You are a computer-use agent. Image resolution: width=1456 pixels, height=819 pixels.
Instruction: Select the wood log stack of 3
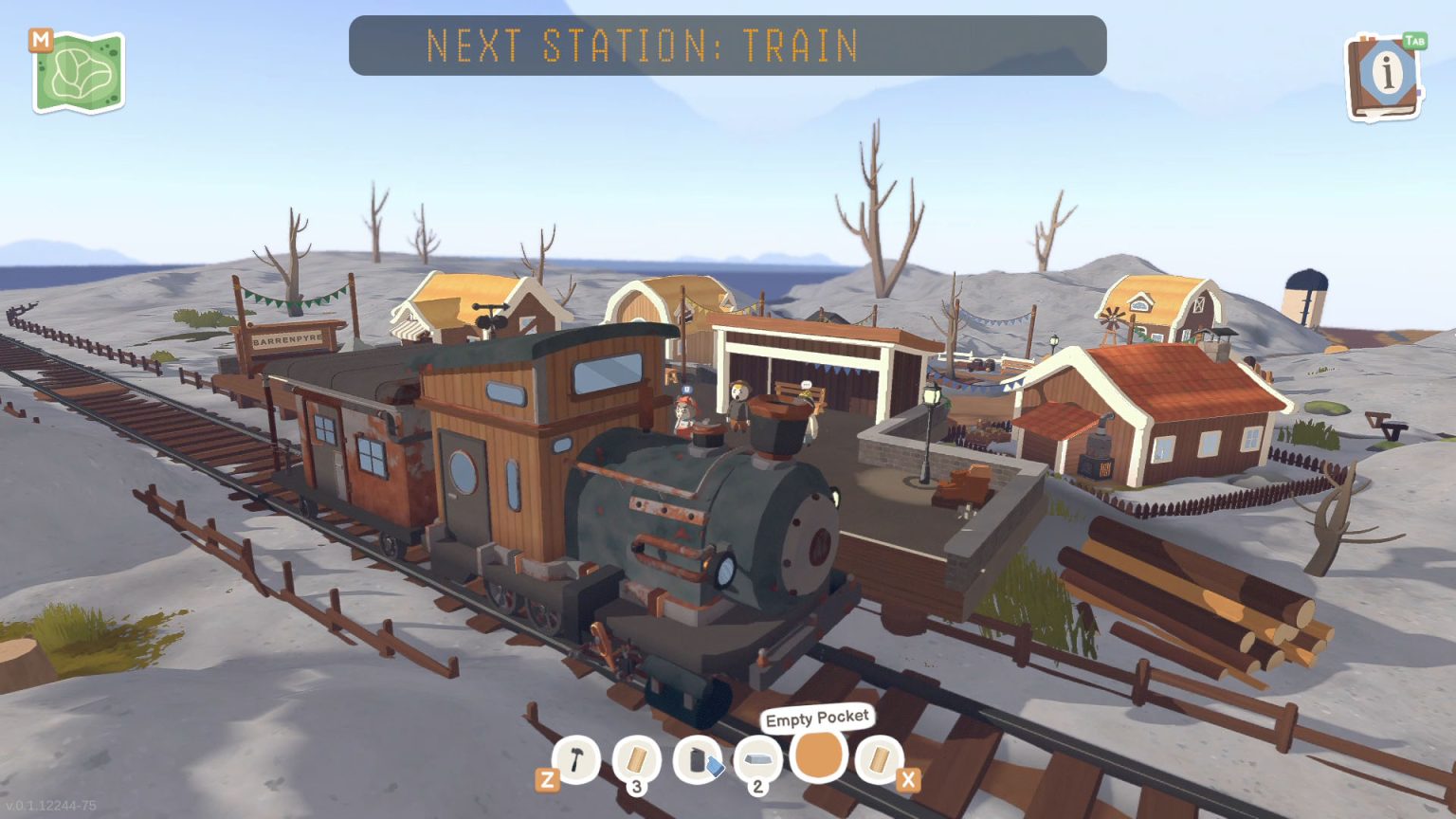[637, 760]
